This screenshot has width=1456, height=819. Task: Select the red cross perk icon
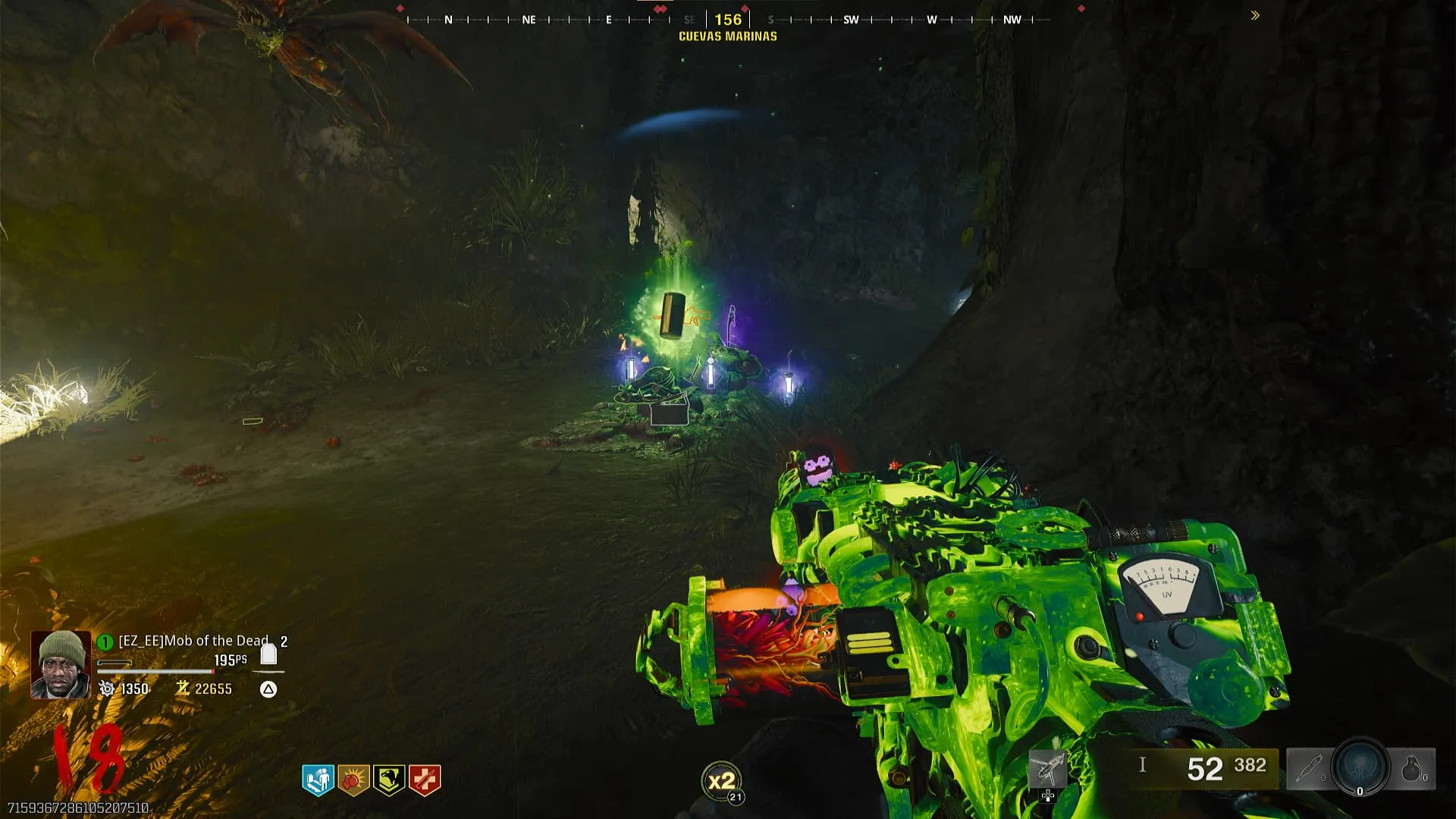[425, 780]
